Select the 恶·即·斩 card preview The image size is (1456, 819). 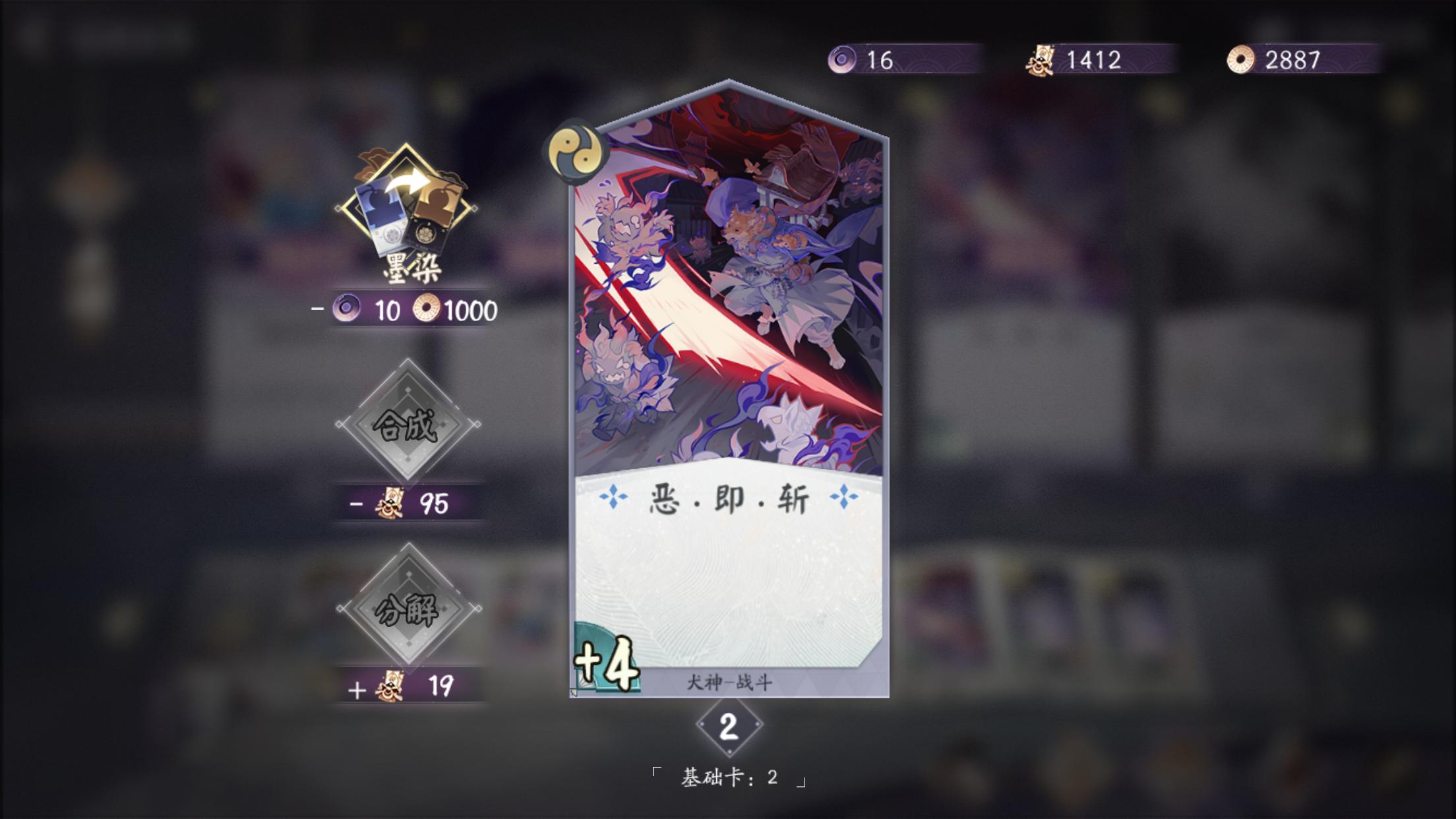(x=729, y=389)
